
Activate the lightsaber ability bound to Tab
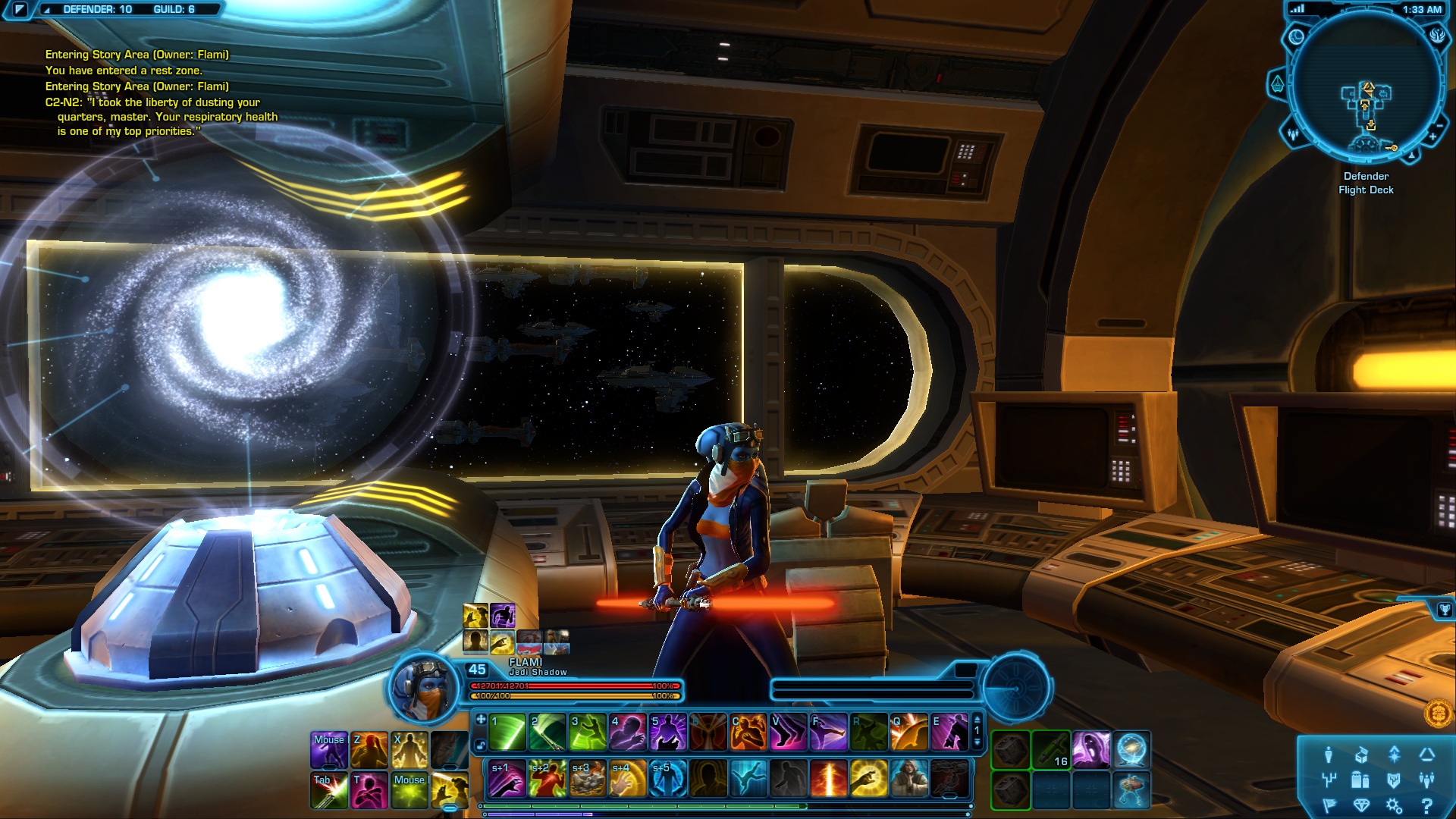coord(330,791)
